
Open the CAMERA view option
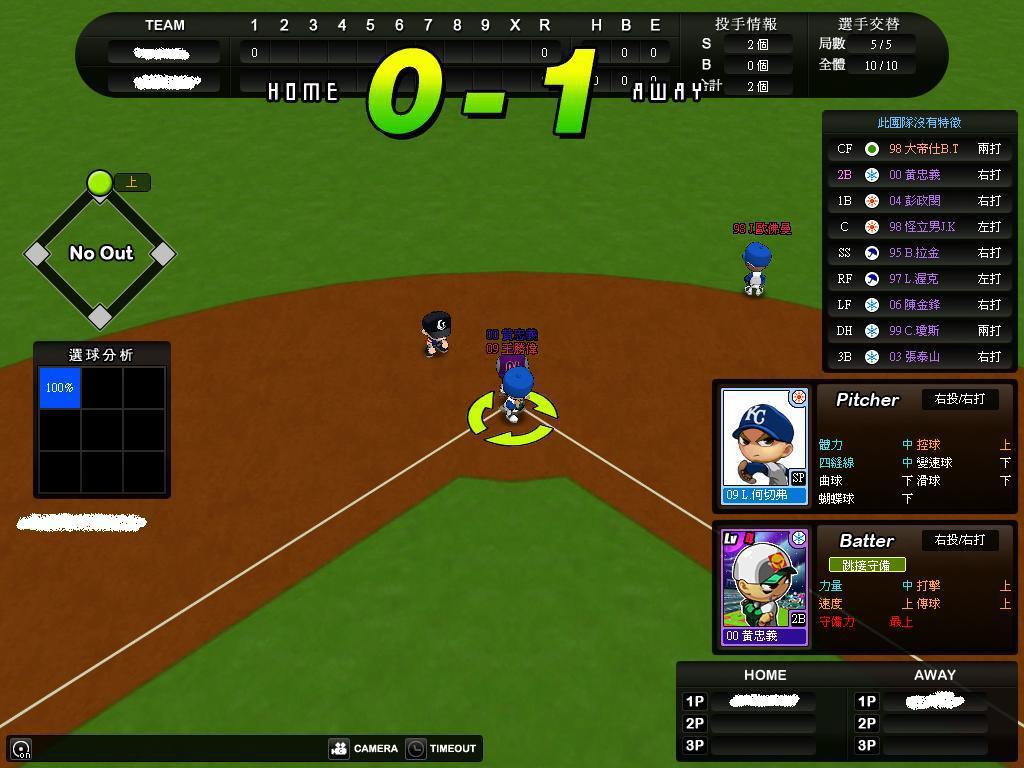pyautogui.click(x=364, y=748)
